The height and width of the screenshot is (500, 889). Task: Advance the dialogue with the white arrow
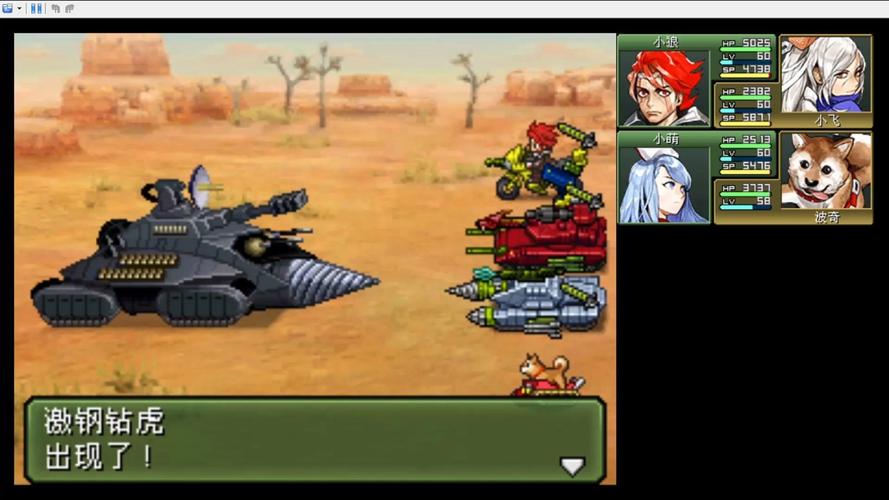coord(571,466)
